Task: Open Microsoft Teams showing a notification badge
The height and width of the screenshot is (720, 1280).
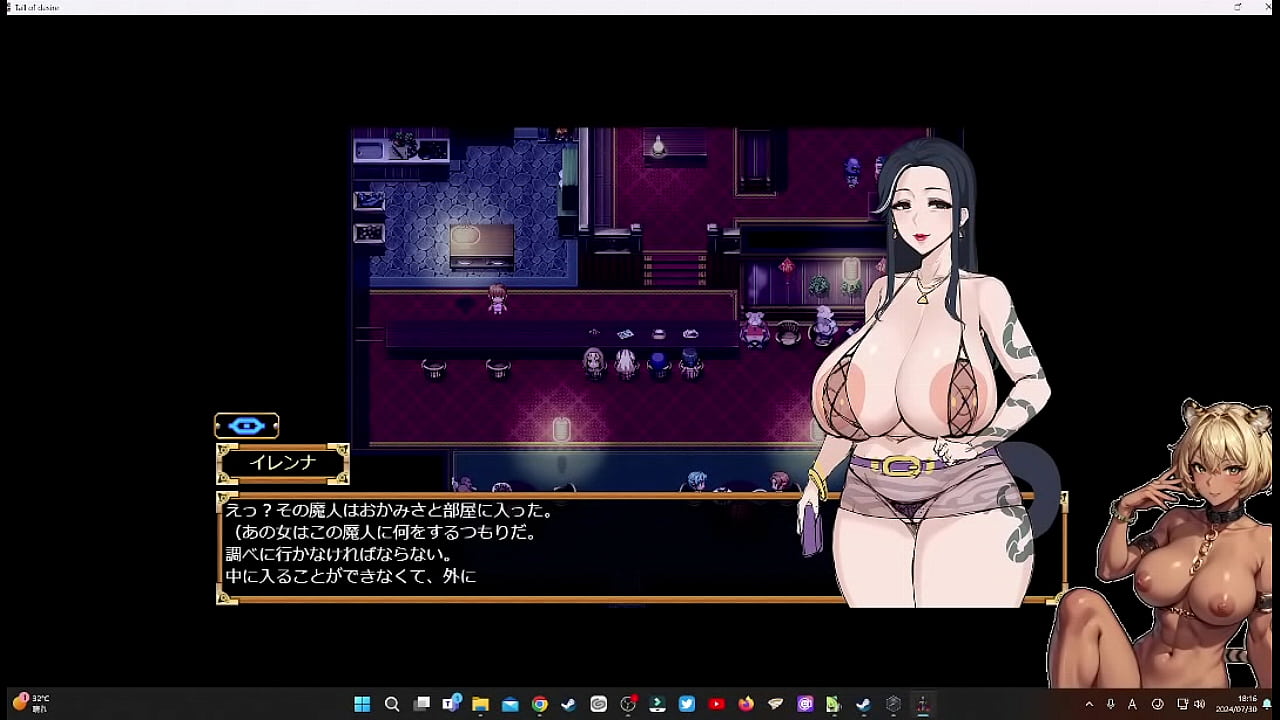Action: tap(452, 705)
